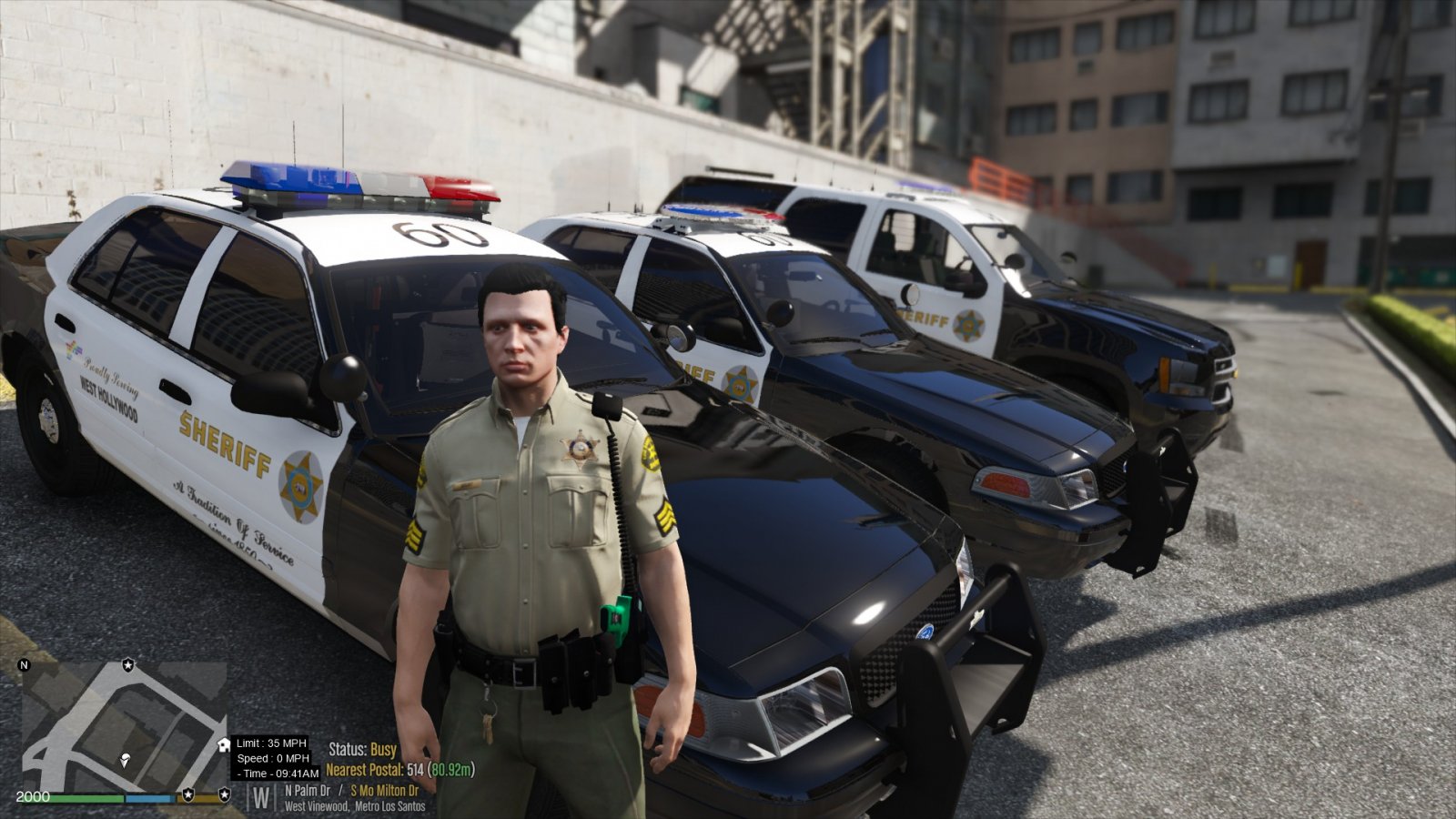Click the West Vinewood, Metro Los Santos zone label
The width and height of the screenshot is (1456, 819).
click(x=354, y=807)
